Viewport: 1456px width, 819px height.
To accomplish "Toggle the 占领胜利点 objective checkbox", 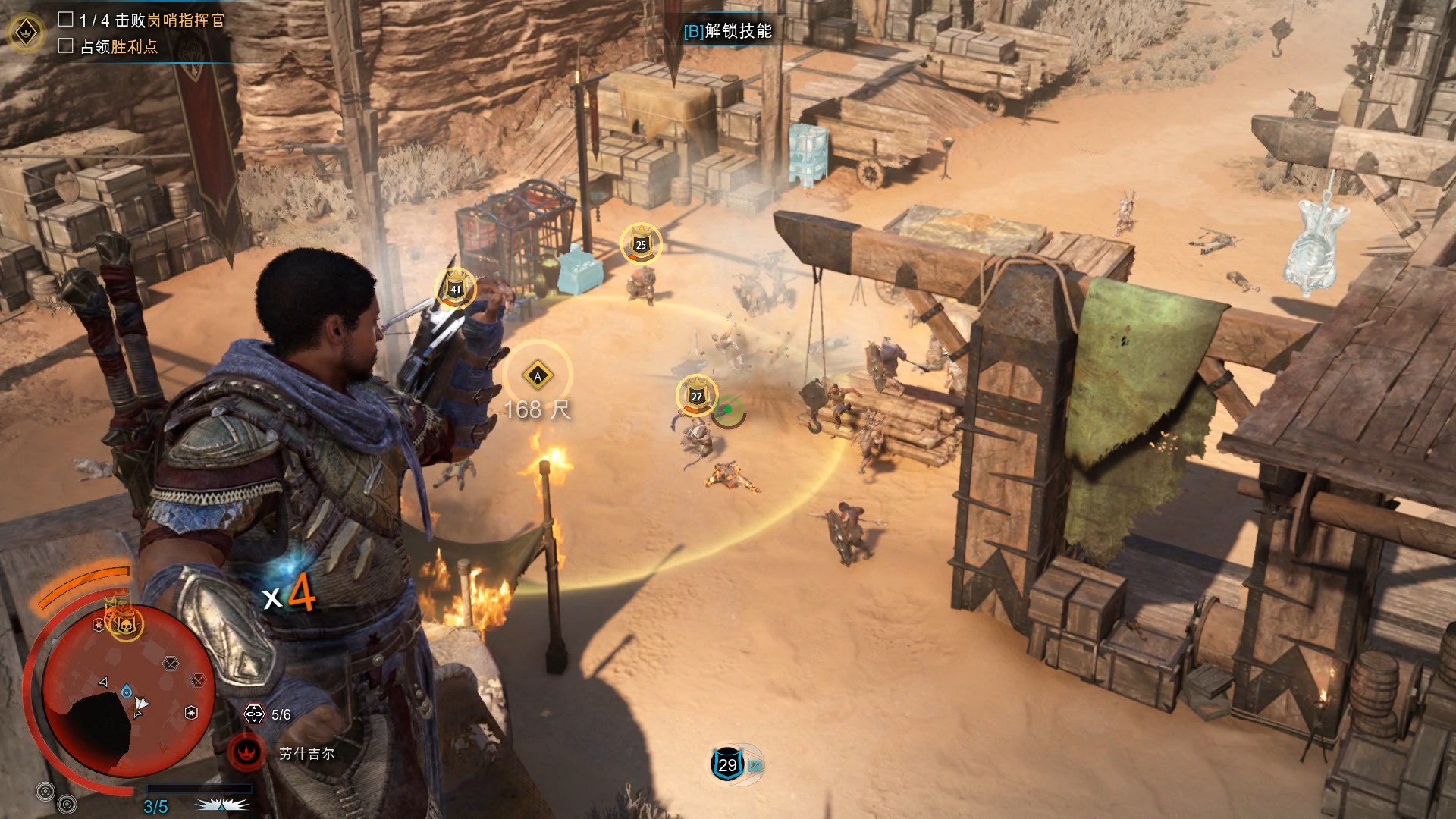I will coord(66,46).
